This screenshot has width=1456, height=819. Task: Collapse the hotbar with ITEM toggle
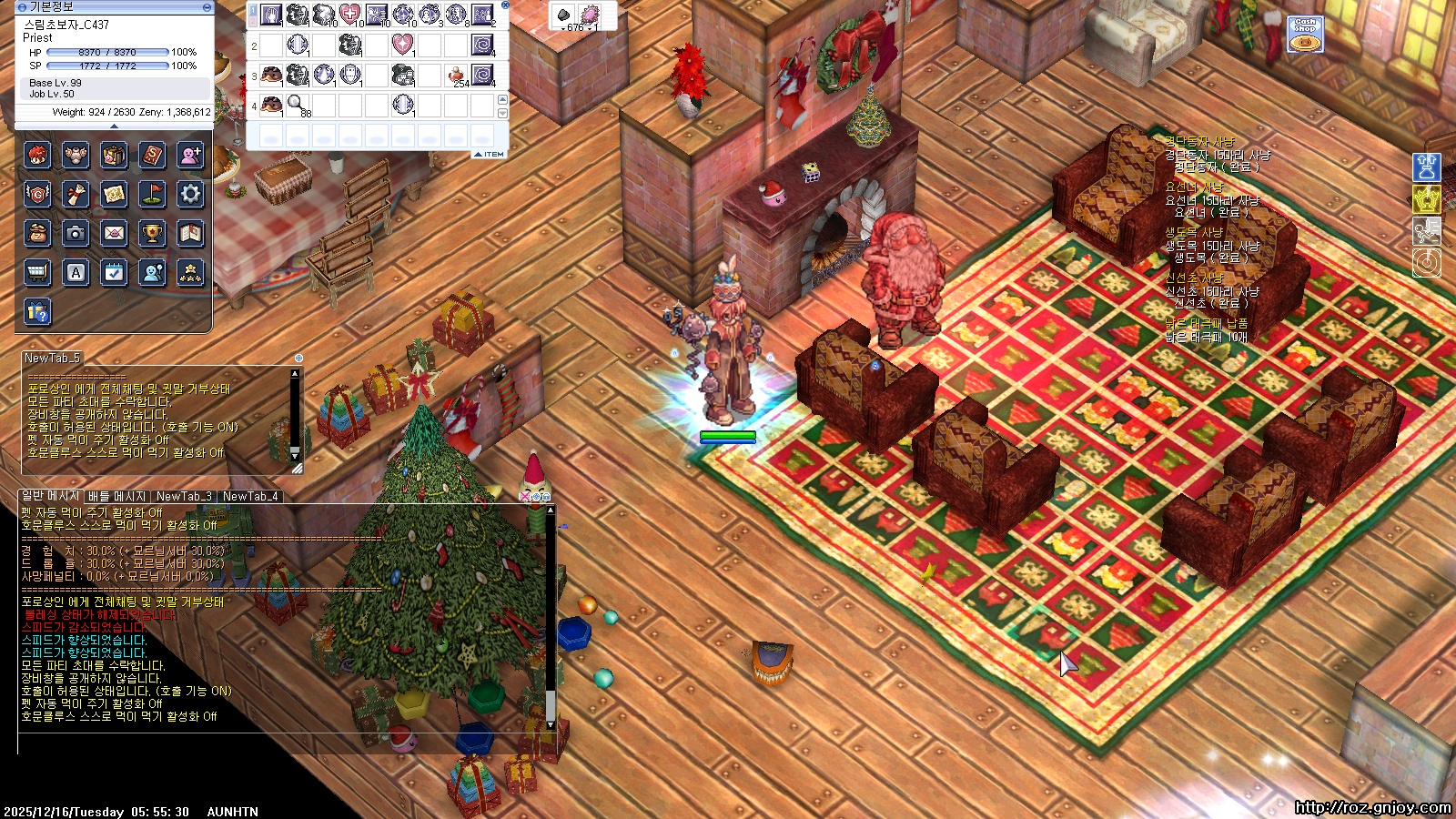pos(490,155)
